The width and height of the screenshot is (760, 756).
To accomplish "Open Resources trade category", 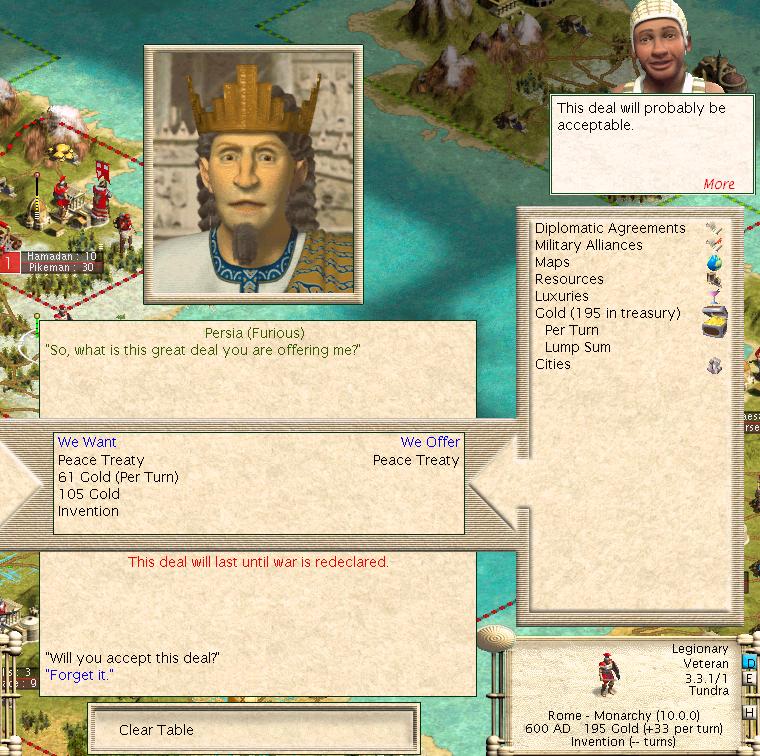I will [x=569, y=279].
